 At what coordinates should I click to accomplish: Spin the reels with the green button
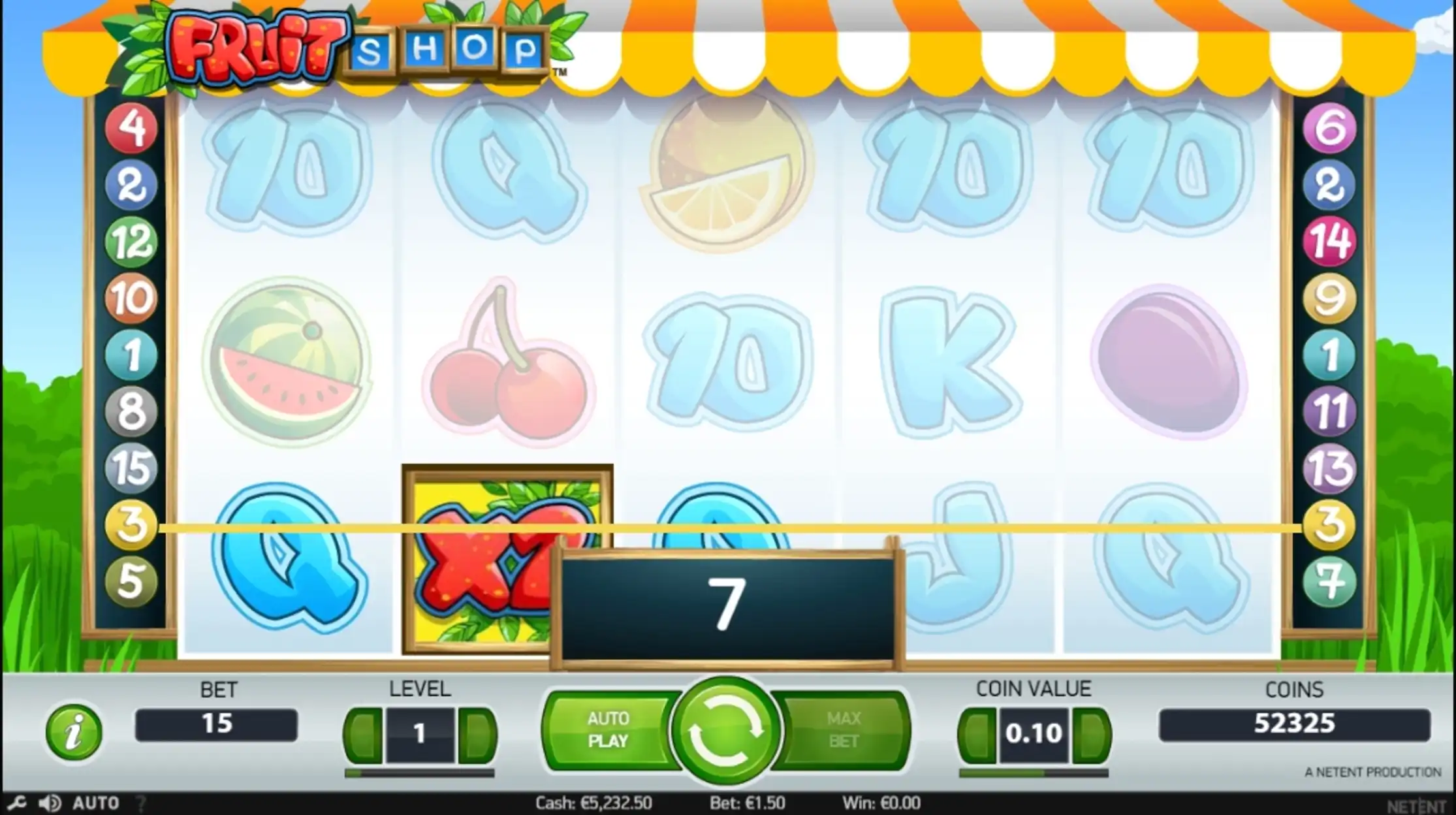[725, 731]
